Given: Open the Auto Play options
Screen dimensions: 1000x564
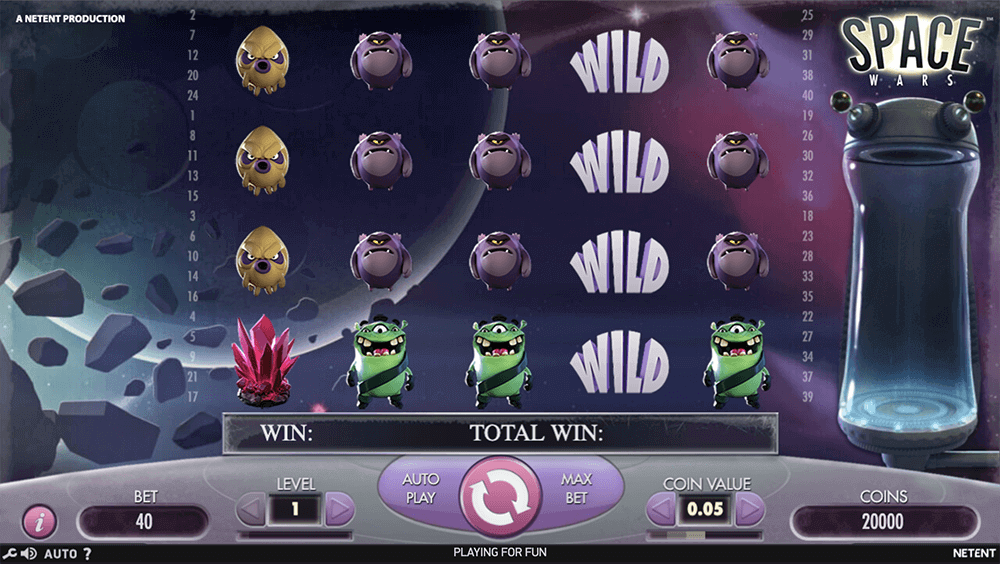Looking at the screenshot, I should pyautogui.click(x=421, y=488).
